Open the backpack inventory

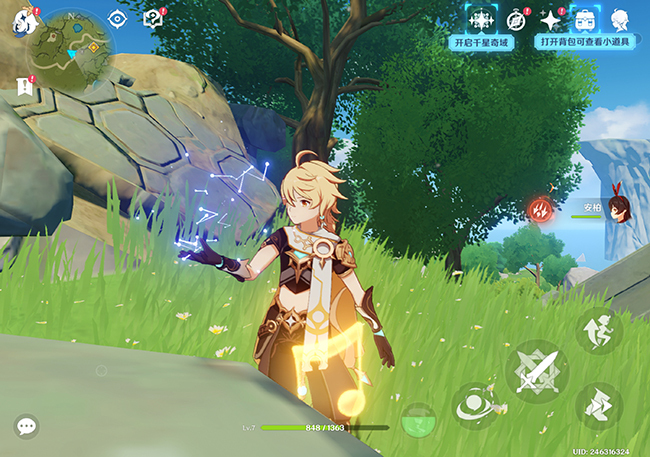[x=585, y=19]
